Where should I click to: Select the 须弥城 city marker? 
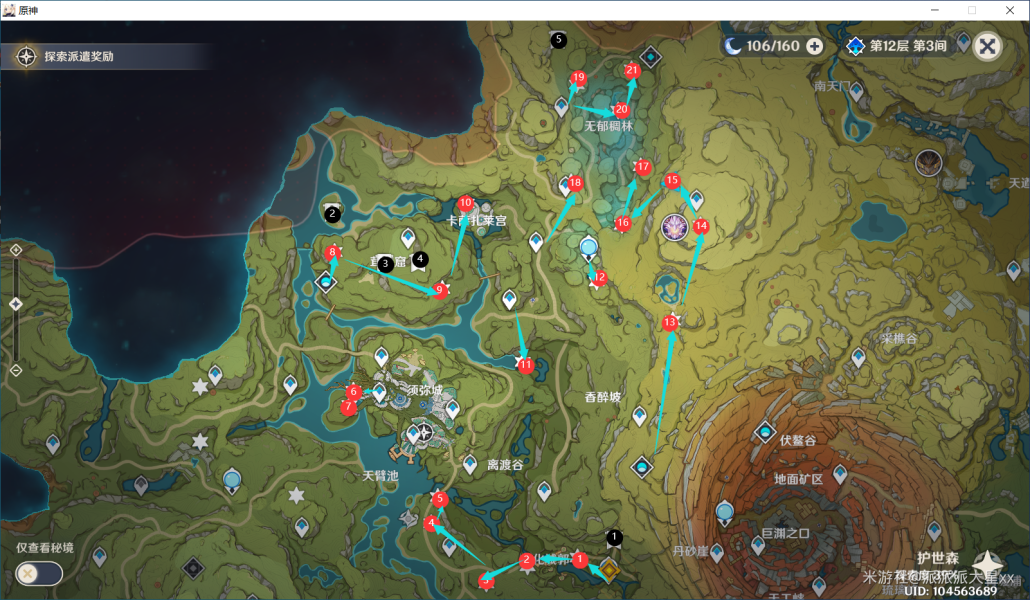(x=426, y=433)
